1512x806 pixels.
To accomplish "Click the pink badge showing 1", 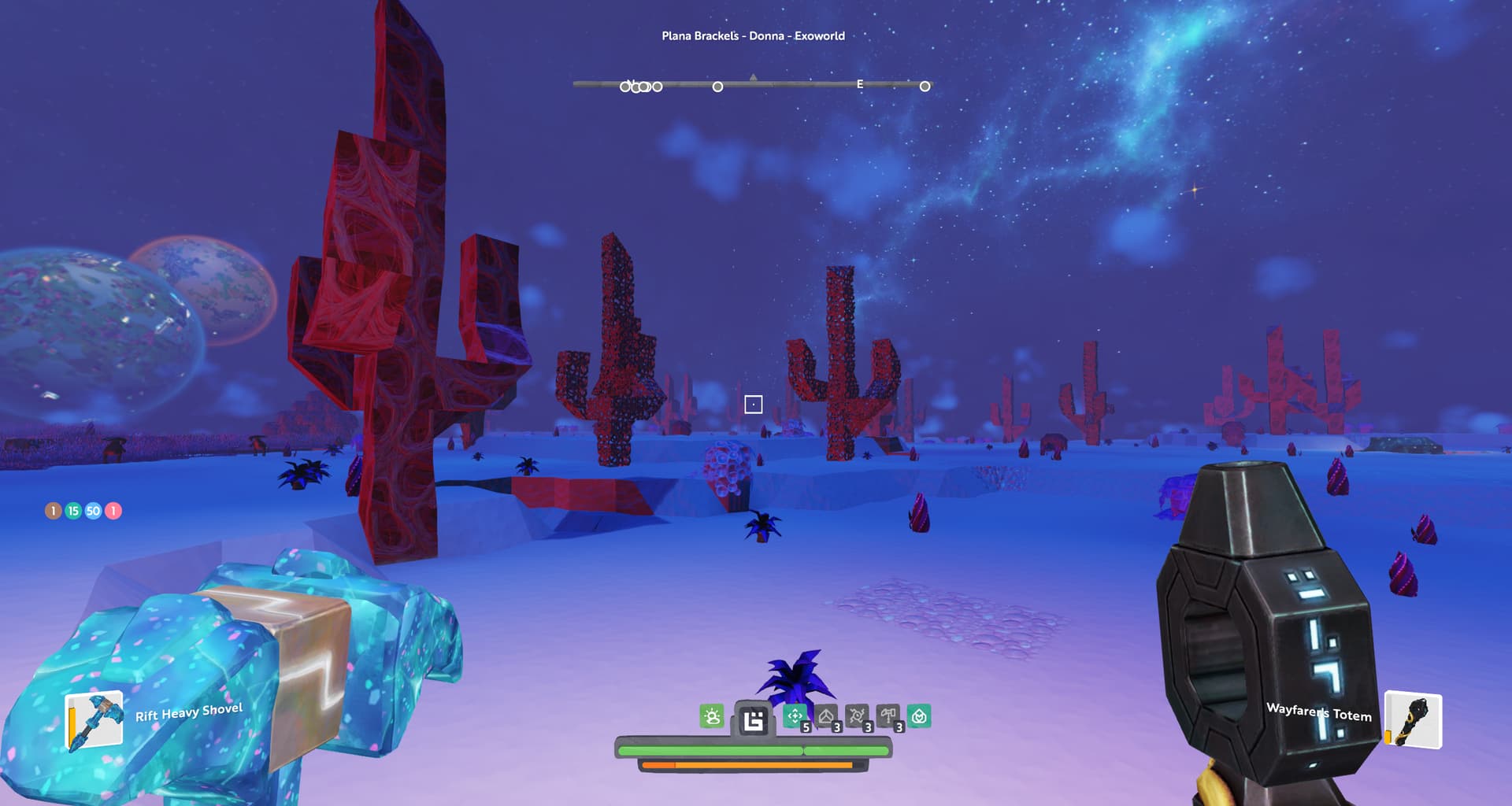I will coord(113,511).
